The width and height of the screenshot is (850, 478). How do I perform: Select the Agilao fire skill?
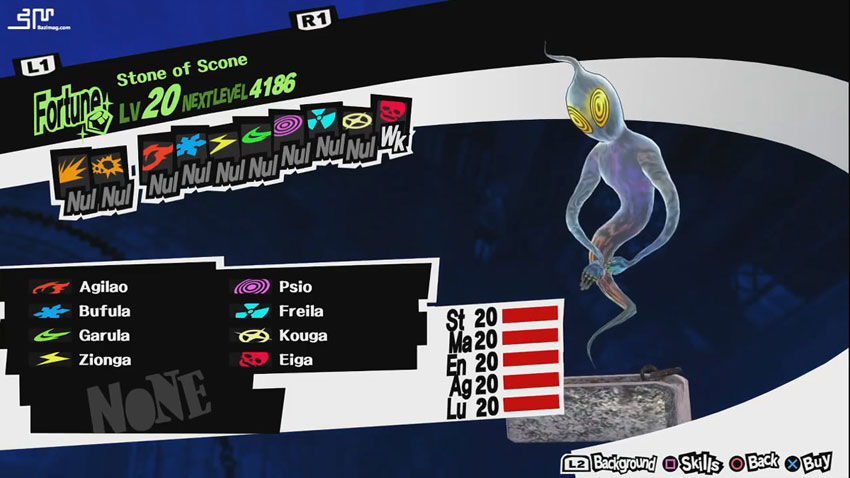click(x=100, y=287)
